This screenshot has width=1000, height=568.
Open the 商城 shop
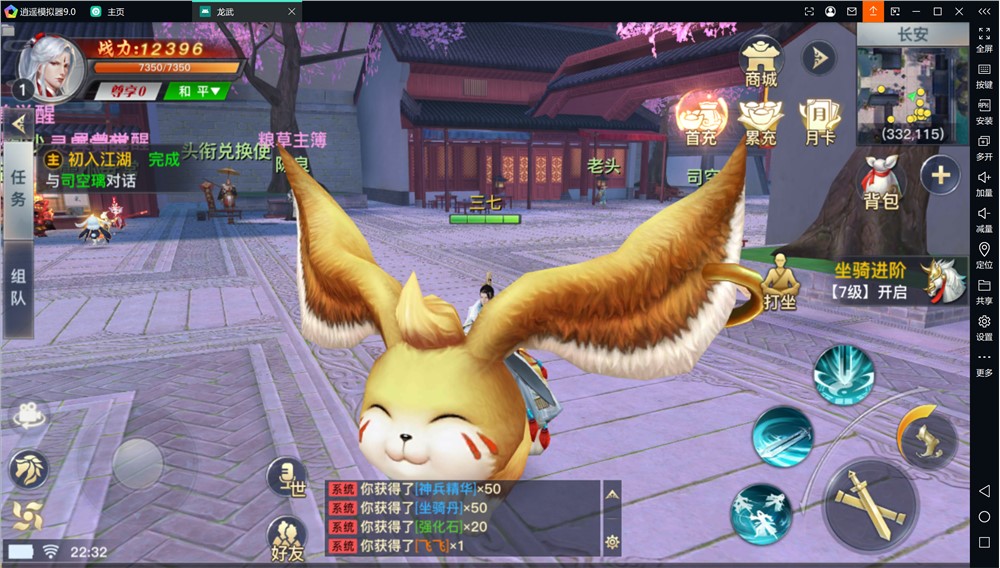coord(761,62)
